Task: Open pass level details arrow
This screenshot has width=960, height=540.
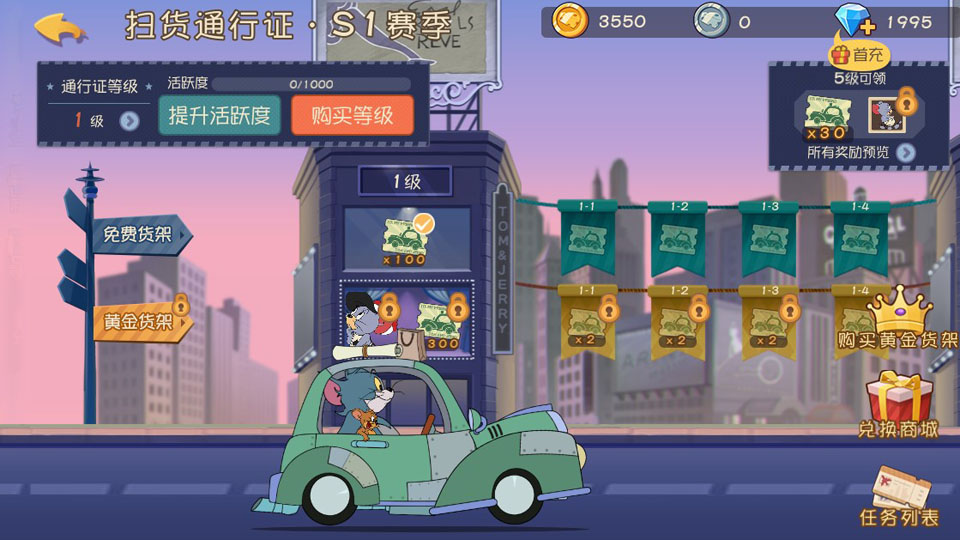Action: tap(129, 121)
